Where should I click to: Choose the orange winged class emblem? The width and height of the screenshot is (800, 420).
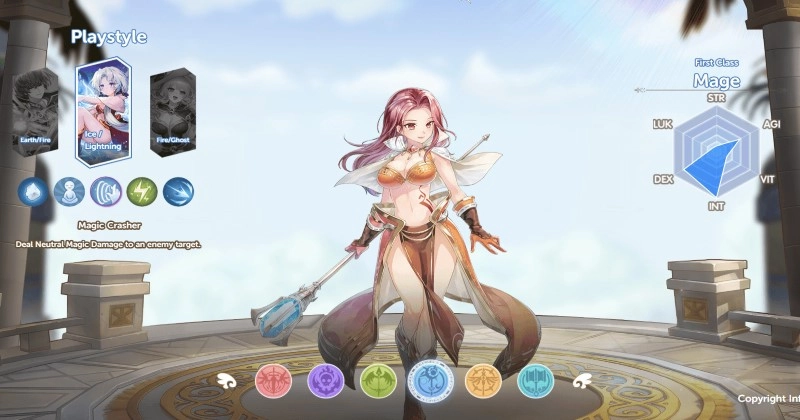(482, 379)
